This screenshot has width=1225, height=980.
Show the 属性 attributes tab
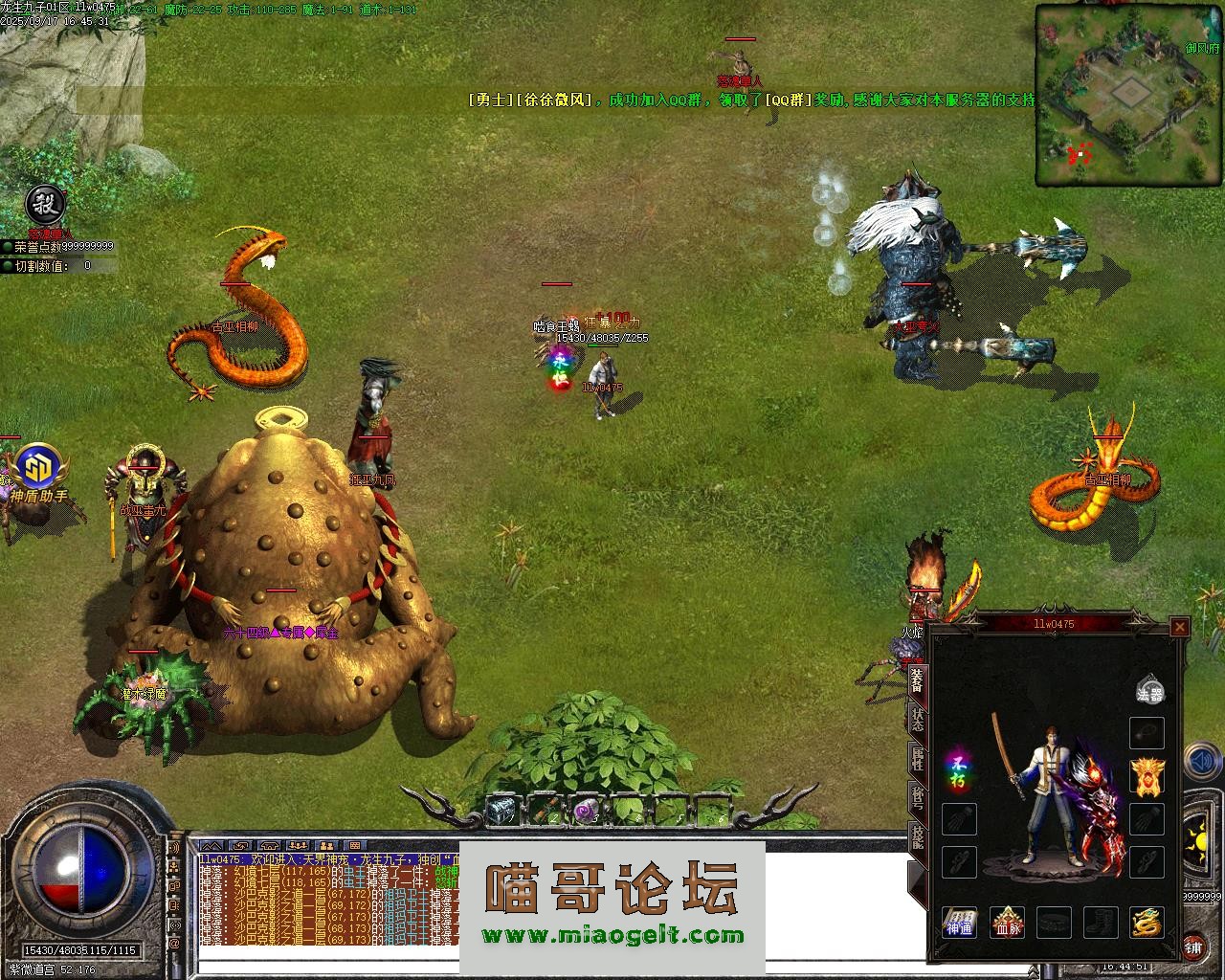coord(917,760)
